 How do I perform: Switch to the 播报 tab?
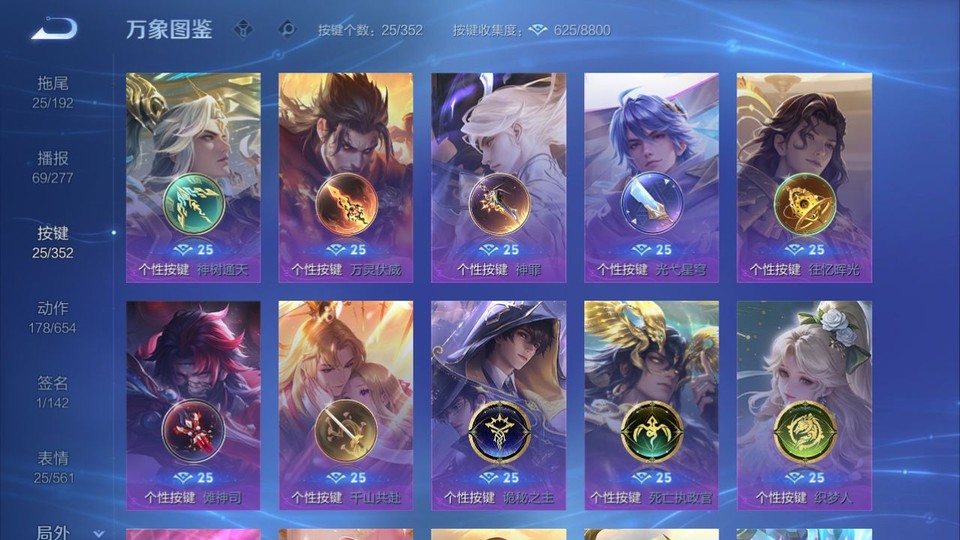(x=53, y=166)
